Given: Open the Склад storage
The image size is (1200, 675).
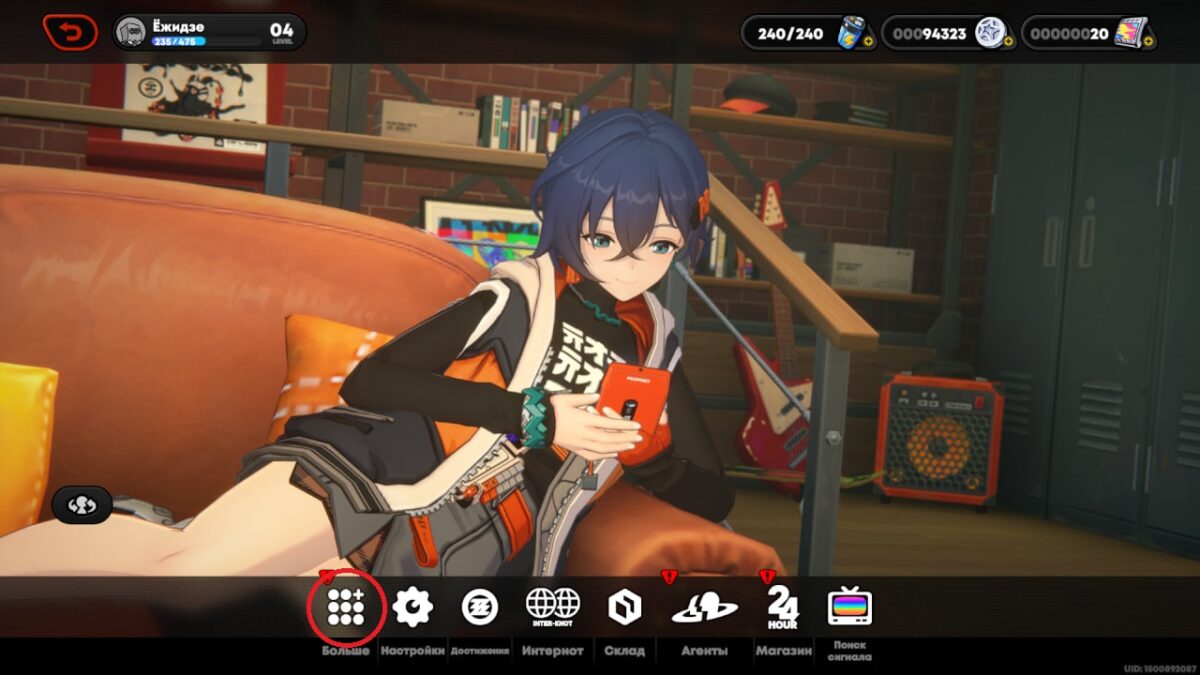Looking at the screenshot, I should tap(624, 607).
